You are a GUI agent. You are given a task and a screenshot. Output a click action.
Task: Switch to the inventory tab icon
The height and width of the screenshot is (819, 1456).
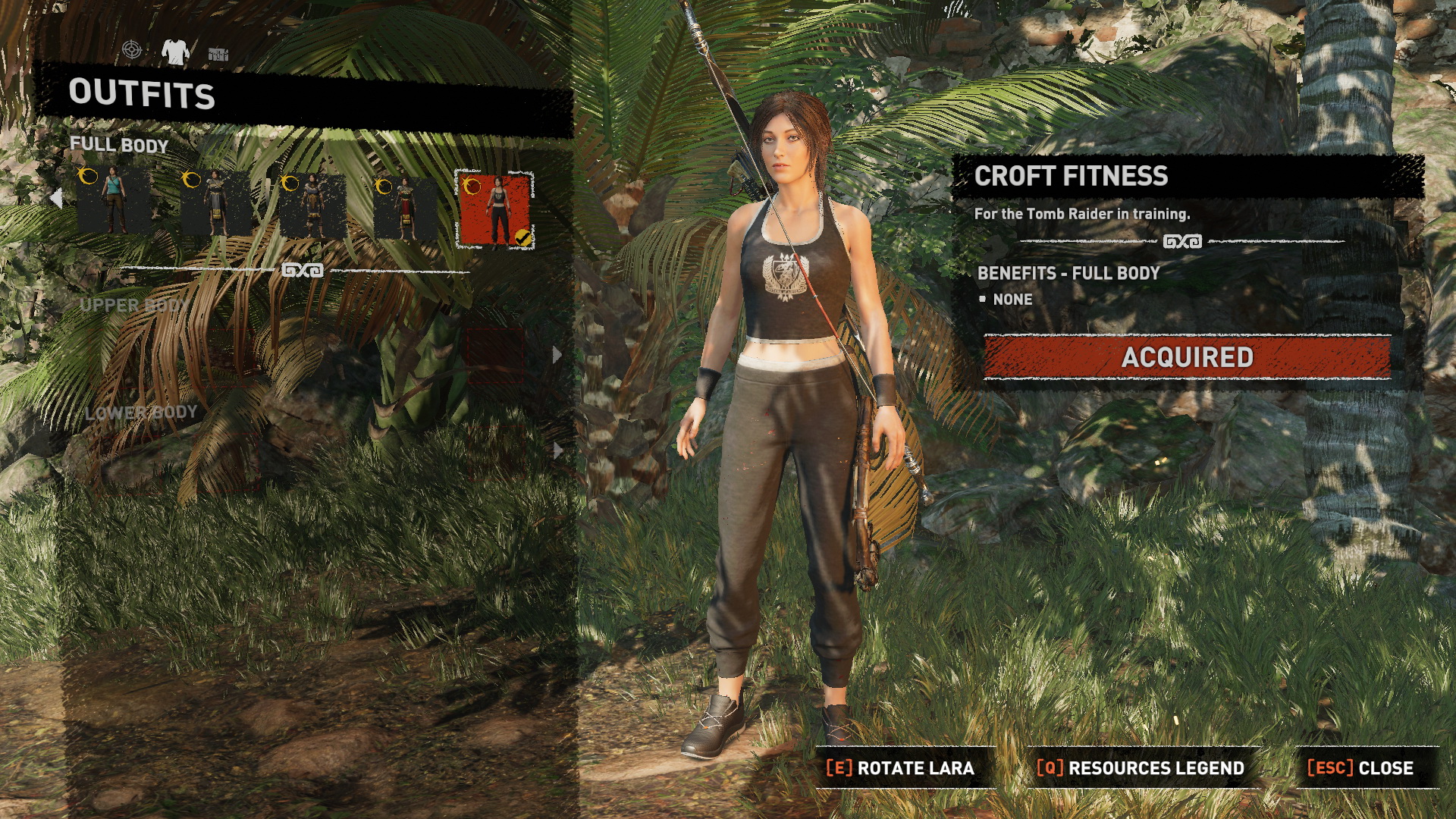click(x=218, y=53)
